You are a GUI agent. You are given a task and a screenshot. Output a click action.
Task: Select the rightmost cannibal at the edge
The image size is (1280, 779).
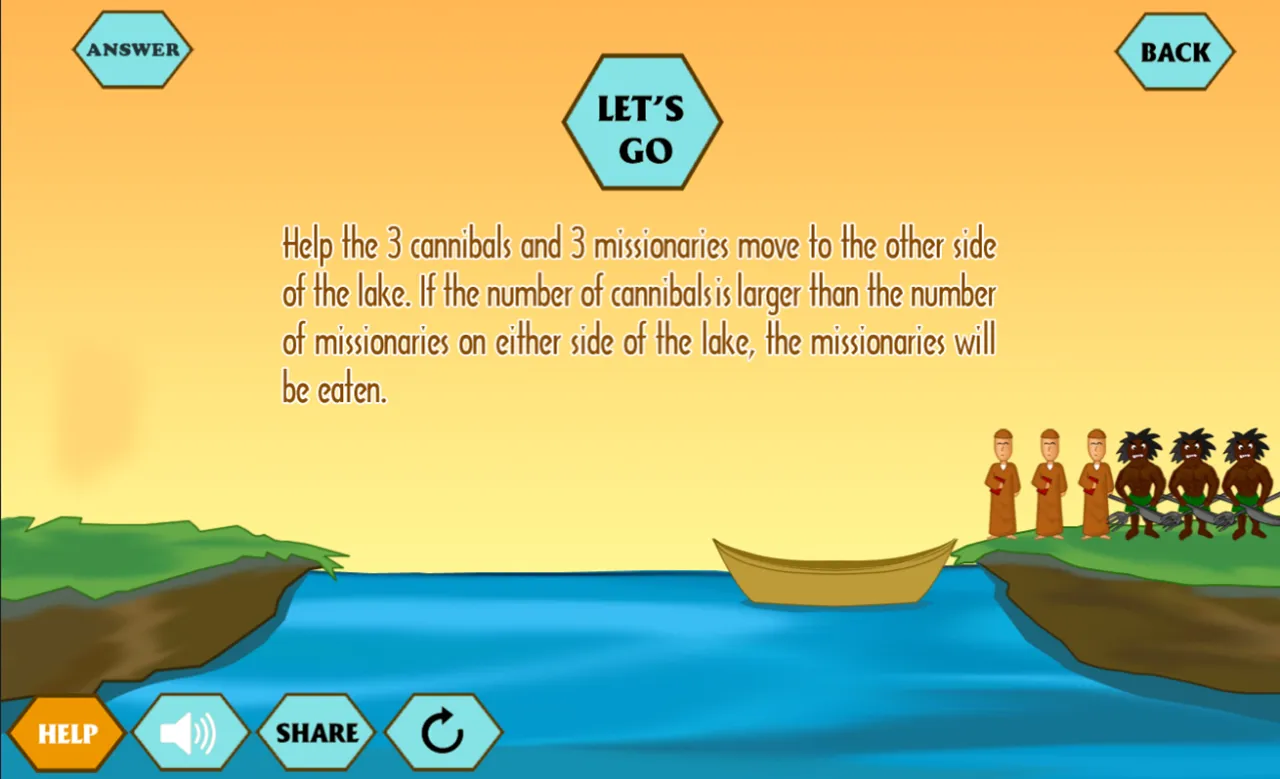pyautogui.click(x=1245, y=478)
